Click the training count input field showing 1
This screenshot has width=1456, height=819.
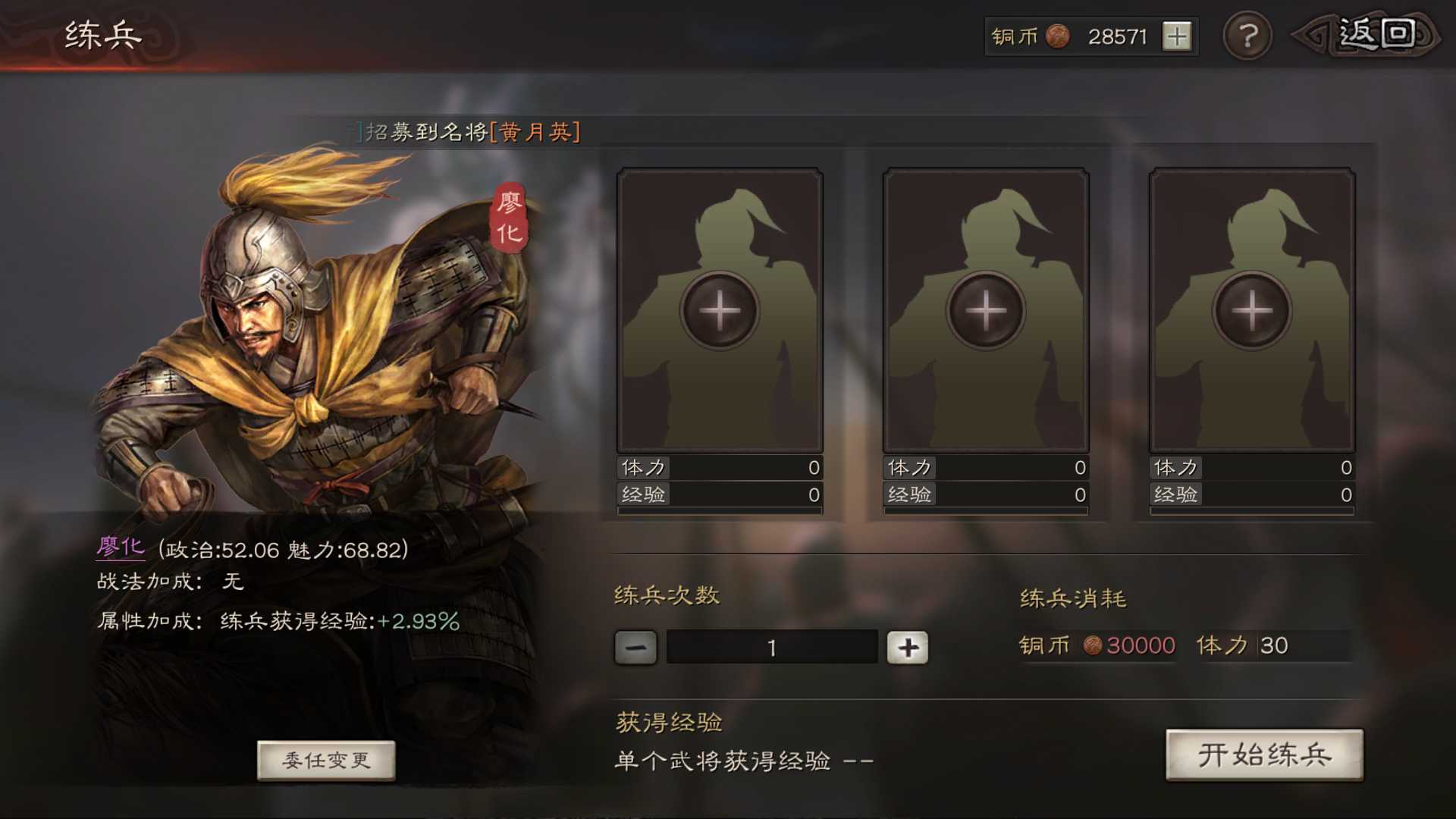(x=771, y=648)
